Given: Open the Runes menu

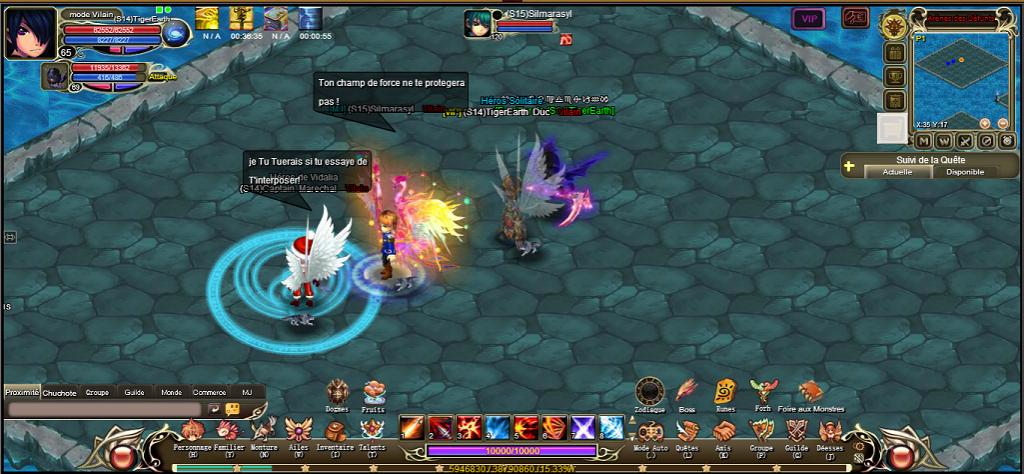Looking at the screenshot, I should (x=725, y=392).
